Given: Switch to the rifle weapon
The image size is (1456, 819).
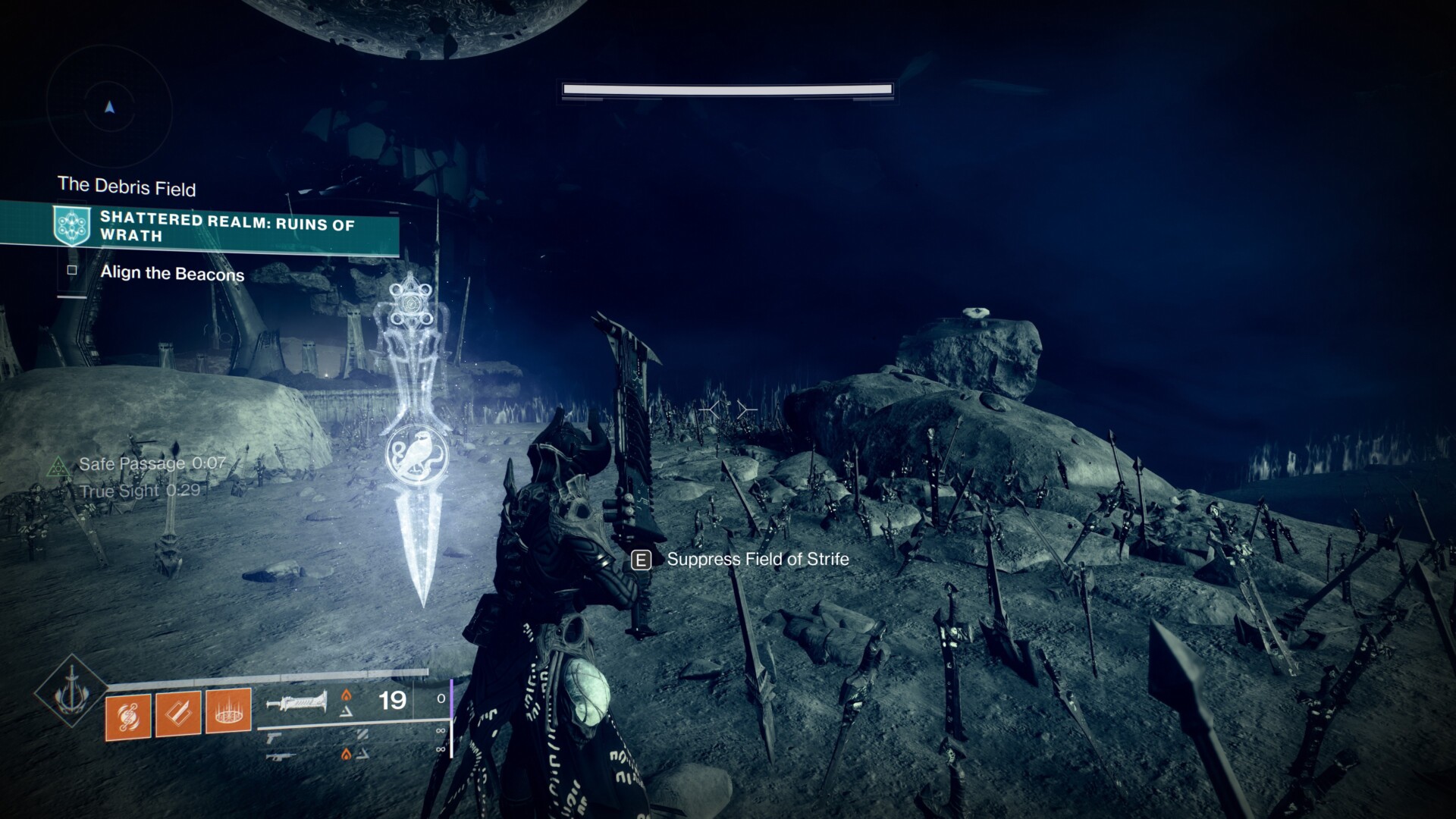Looking at the screenshot, I should pos(278,755).
